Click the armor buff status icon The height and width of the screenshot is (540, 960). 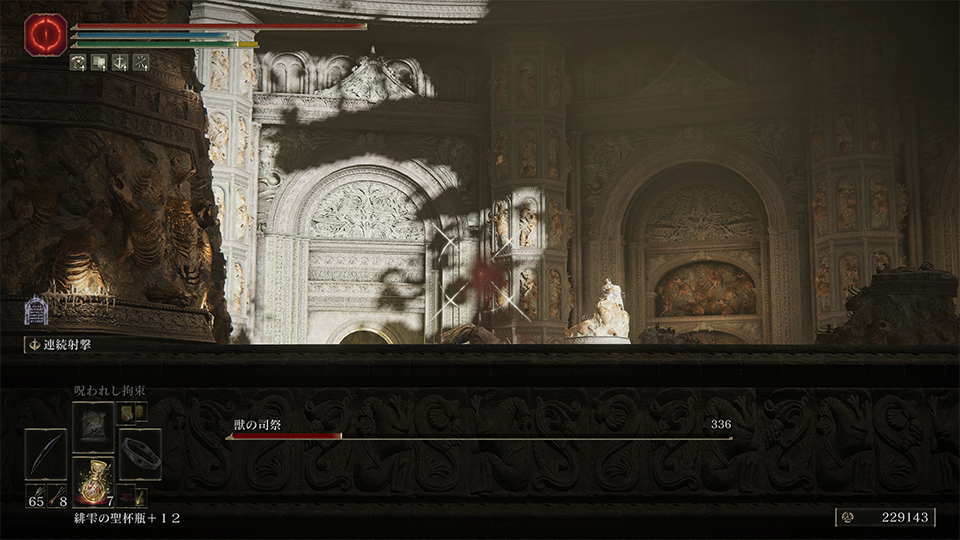coord(77,62)
